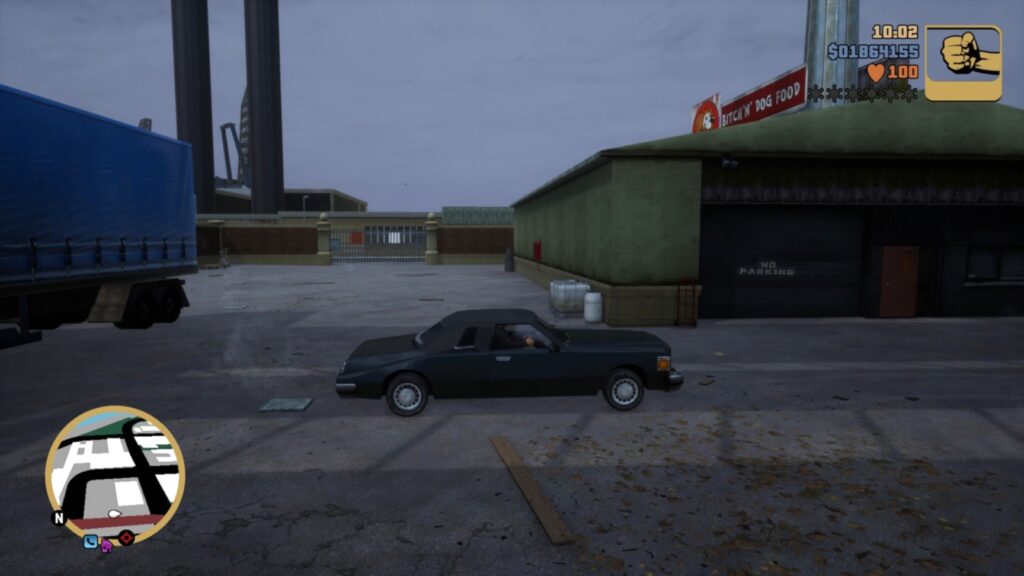Click the red diamond mission blip
Image resolution: width=1024 pixels, height=576 pixels.
pos(126,538)
